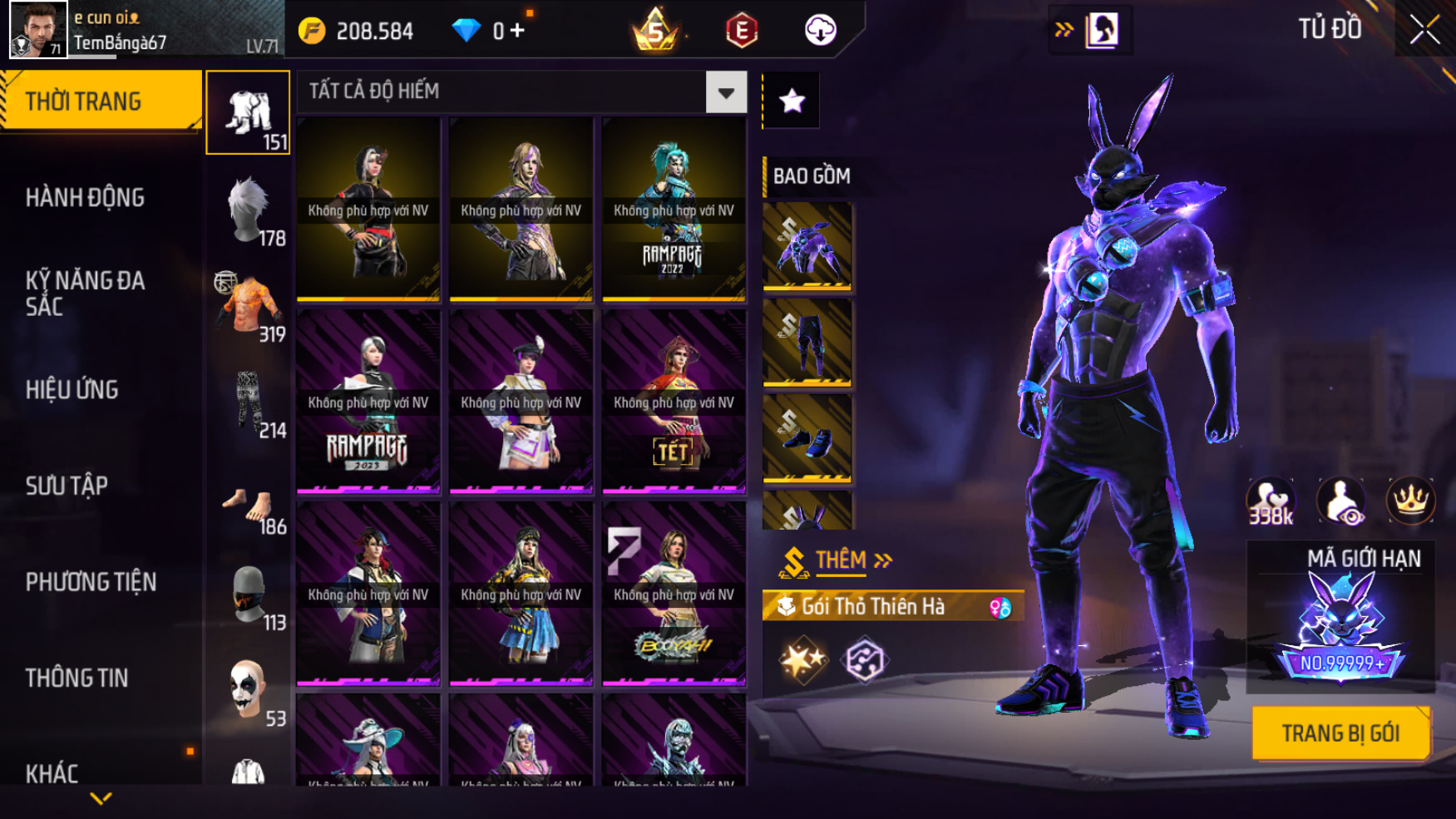Image resolution: width=1456 pixels, height=819 pixels.
Task: Add diamonds with the plus button
Action: tap(517, 32)
